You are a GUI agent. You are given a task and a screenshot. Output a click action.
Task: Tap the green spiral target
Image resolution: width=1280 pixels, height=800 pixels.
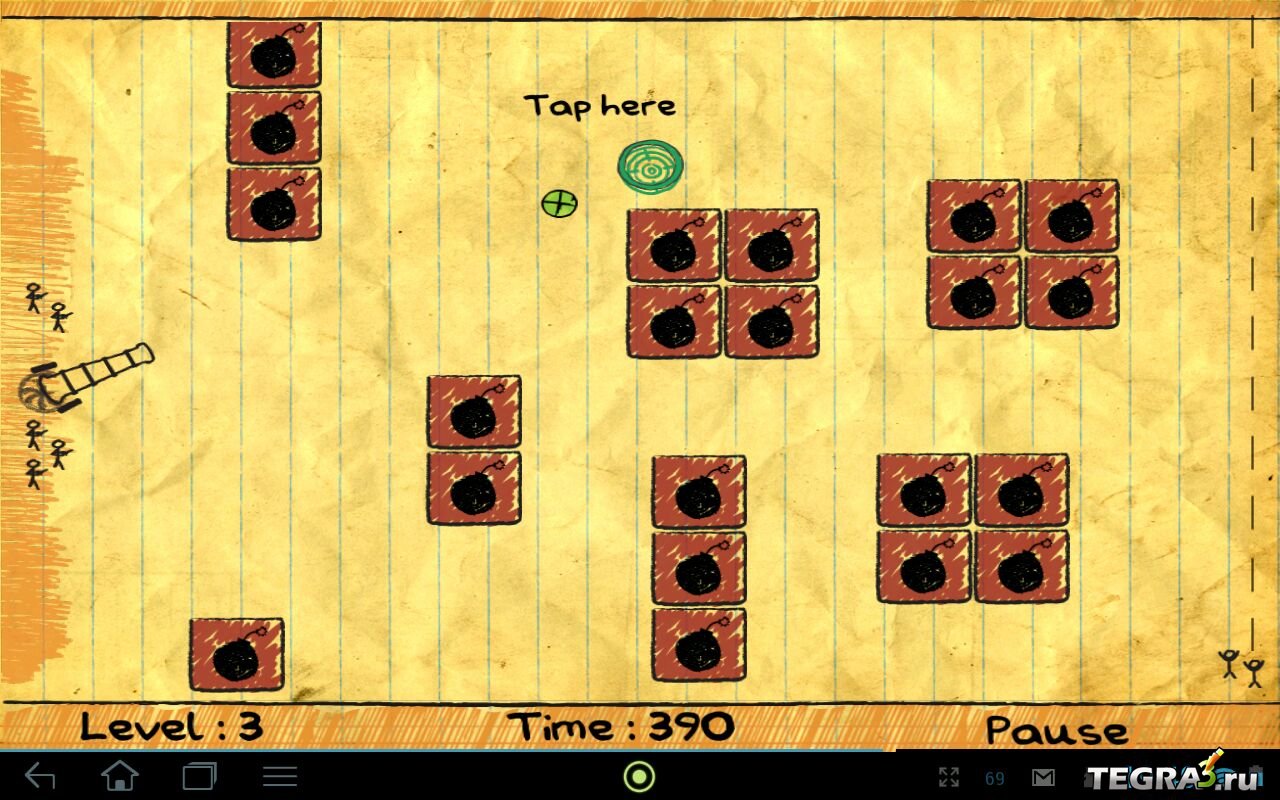pos(650,167)
